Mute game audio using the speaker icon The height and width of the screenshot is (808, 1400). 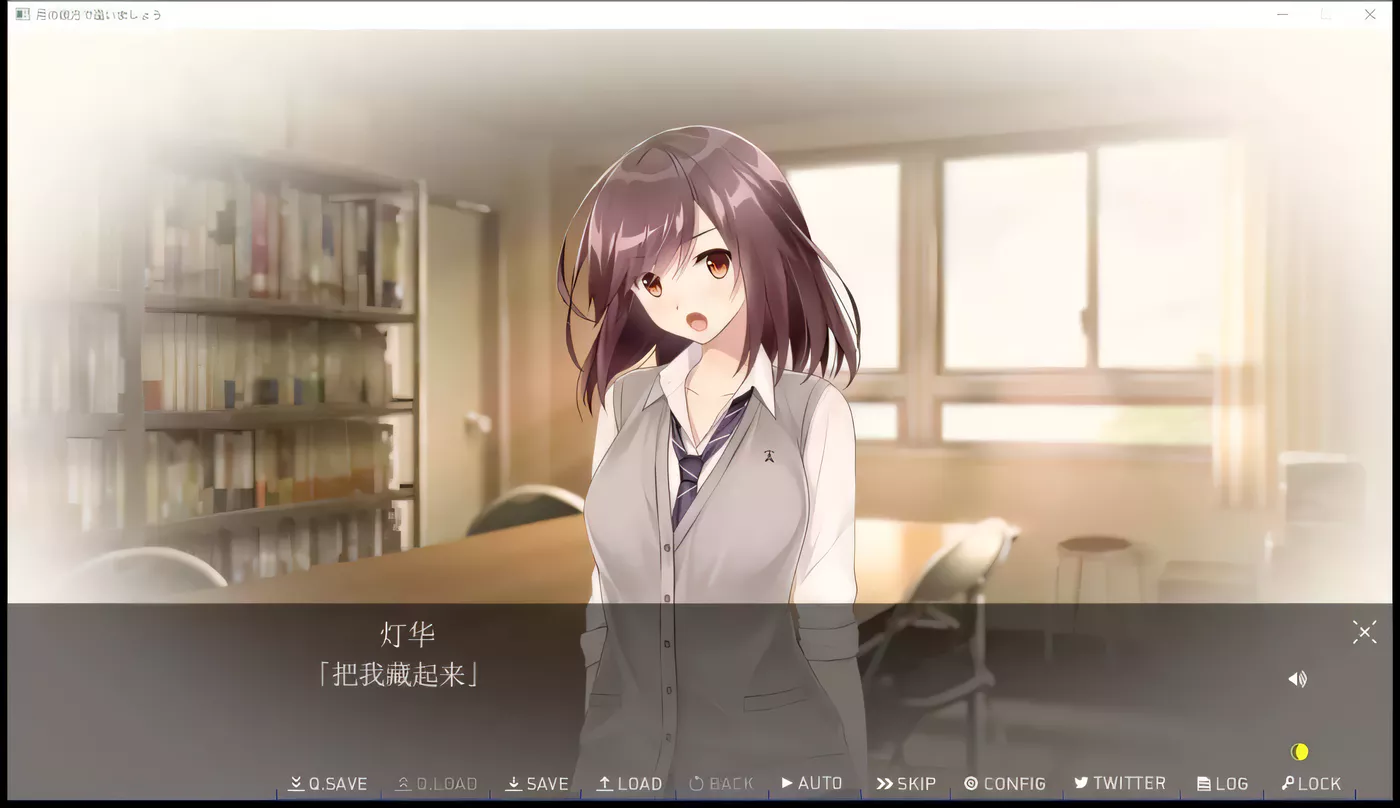[x=1297, y=678]
